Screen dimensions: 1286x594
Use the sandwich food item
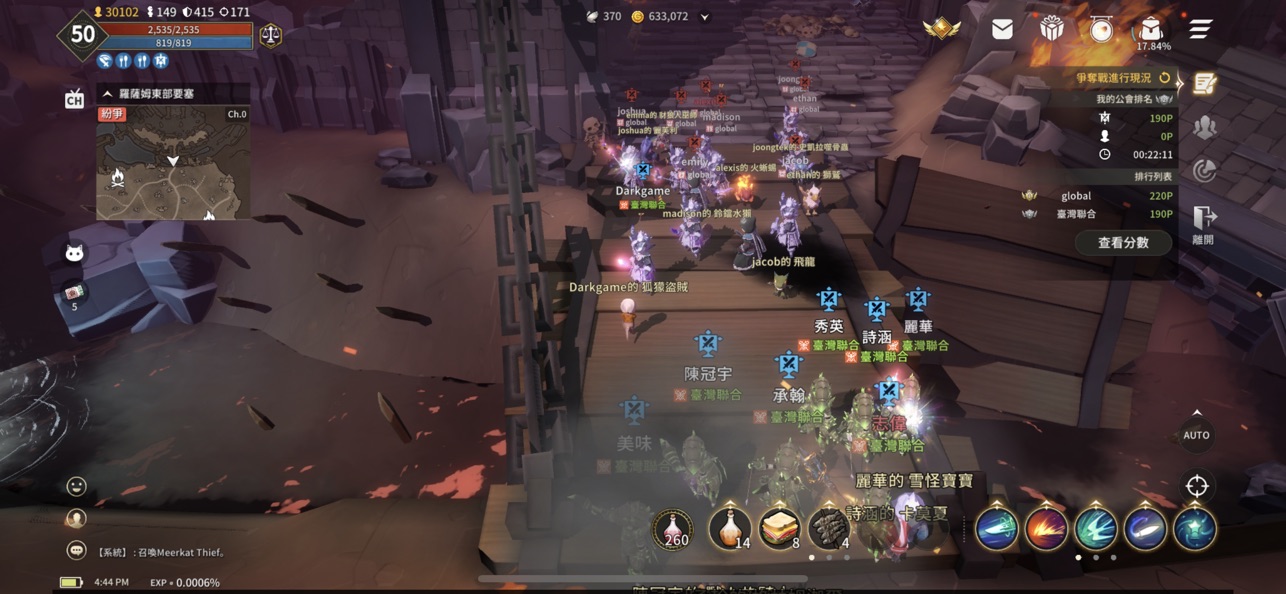coord(779,529)
